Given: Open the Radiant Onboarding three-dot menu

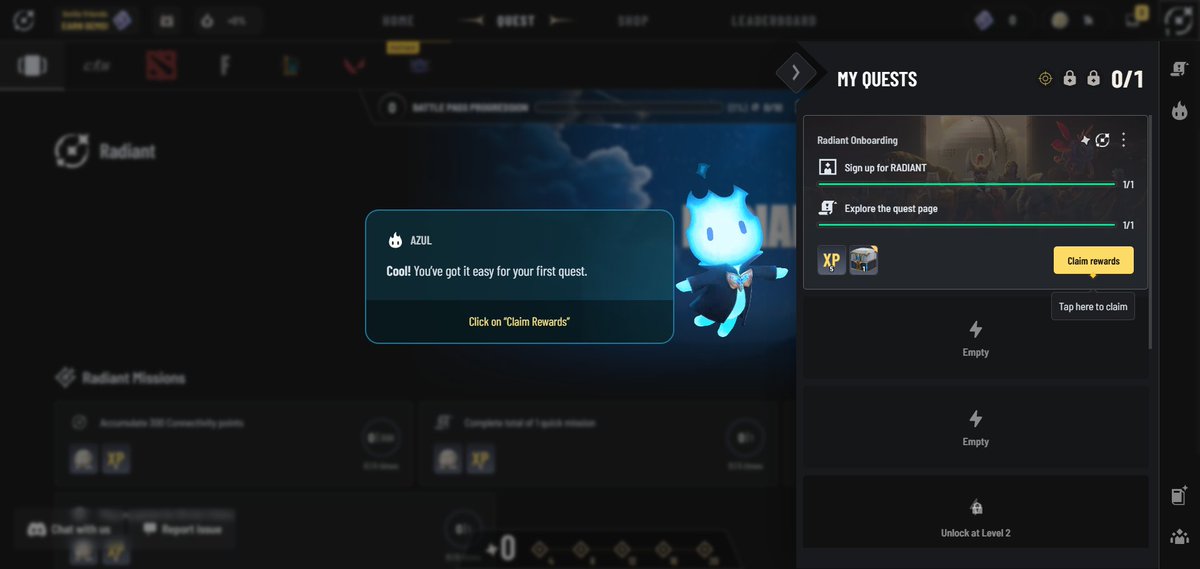Looking at the screenshot, I should pos(1123,140).
